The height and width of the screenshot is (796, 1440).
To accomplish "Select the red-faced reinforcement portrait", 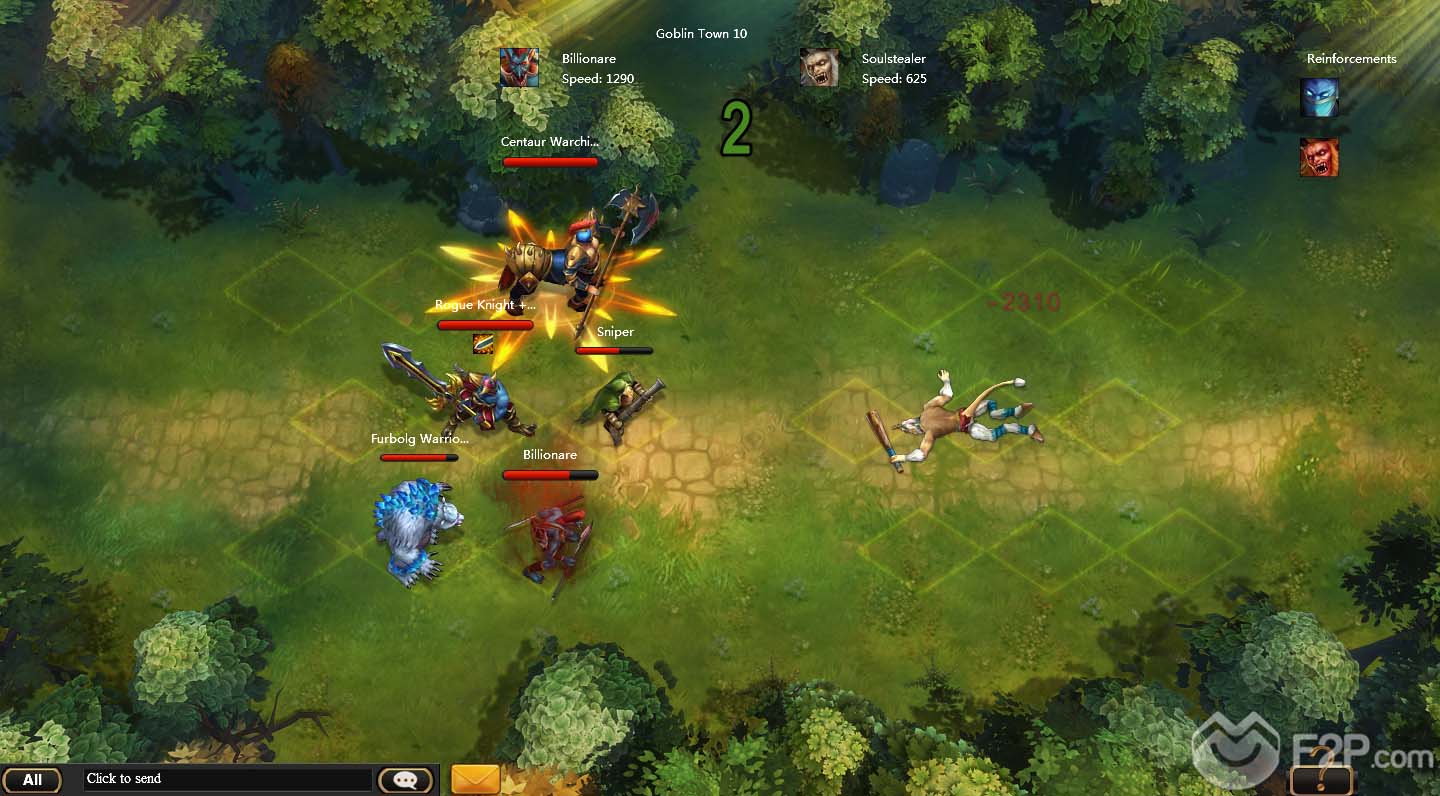I will [x=1319, y=157].
